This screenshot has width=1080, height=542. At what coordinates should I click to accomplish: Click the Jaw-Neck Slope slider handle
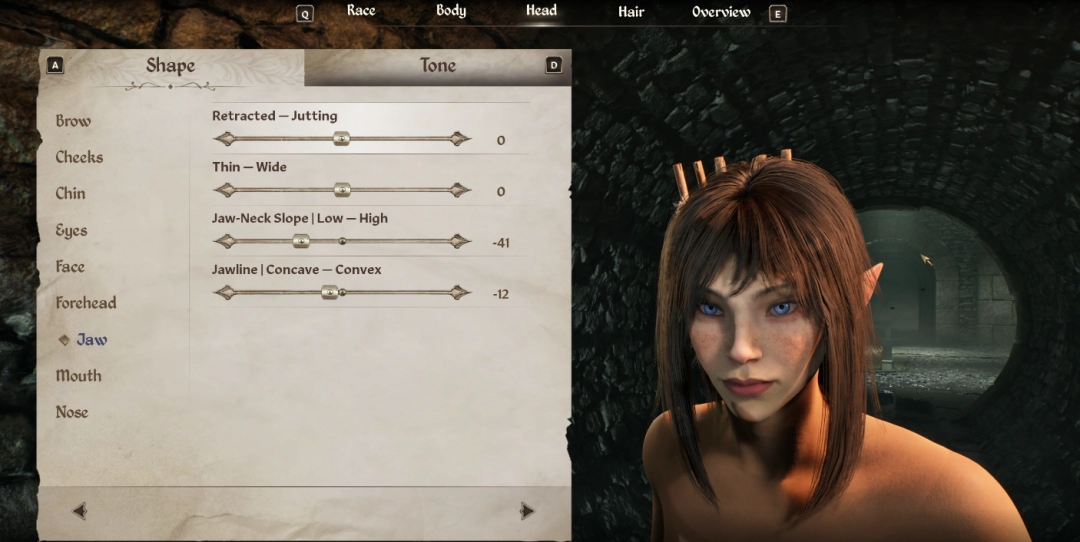[300, 241]
